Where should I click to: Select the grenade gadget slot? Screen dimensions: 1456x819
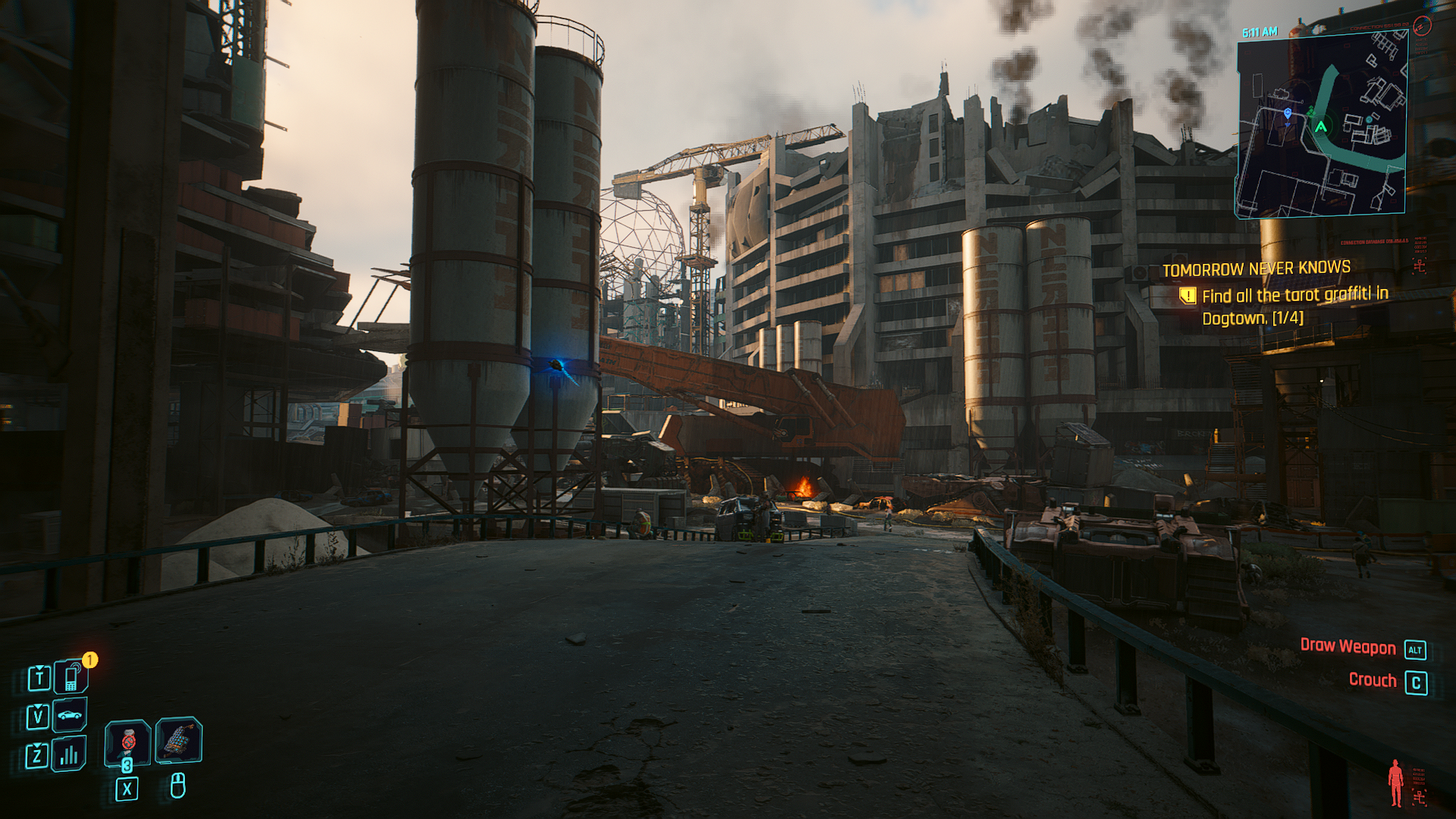click(x=178, y=739)
